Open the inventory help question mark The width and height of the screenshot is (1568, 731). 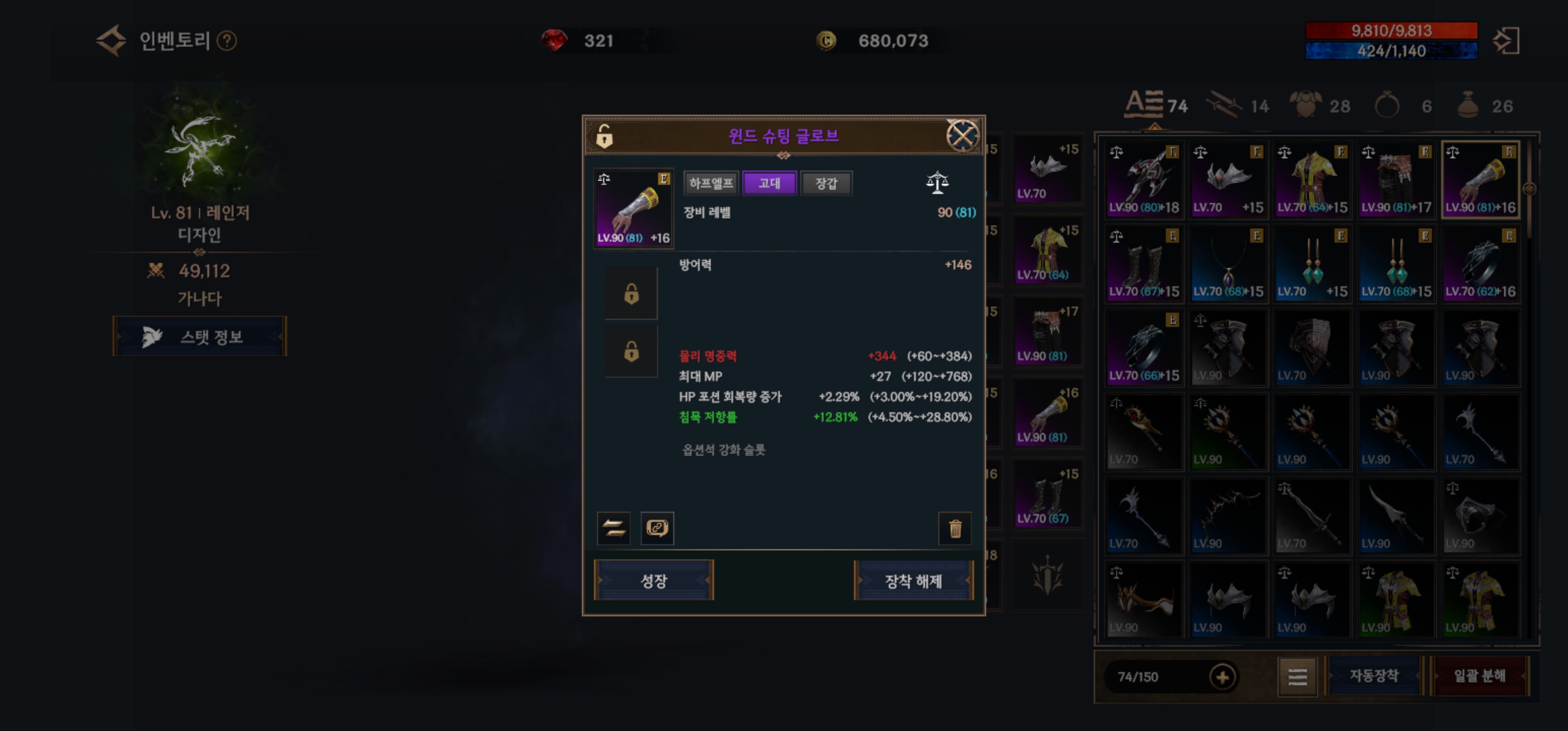click(227, 41)
